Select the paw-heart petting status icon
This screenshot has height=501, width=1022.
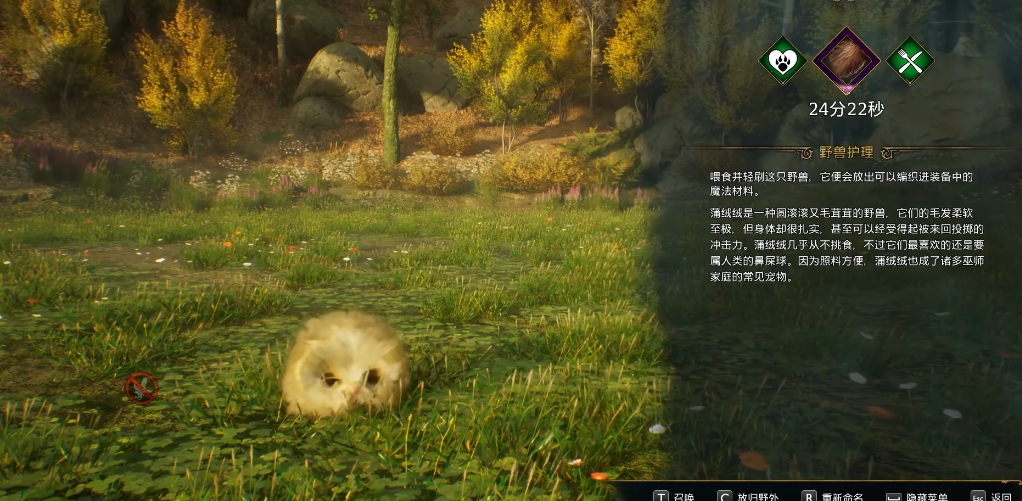[783, 60]
